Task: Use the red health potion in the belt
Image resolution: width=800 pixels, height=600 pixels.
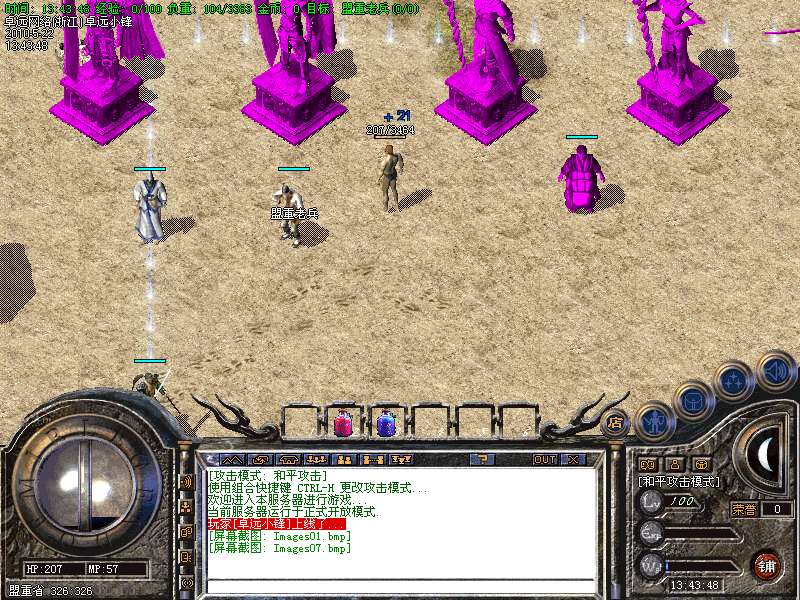Action: (342, 424)
